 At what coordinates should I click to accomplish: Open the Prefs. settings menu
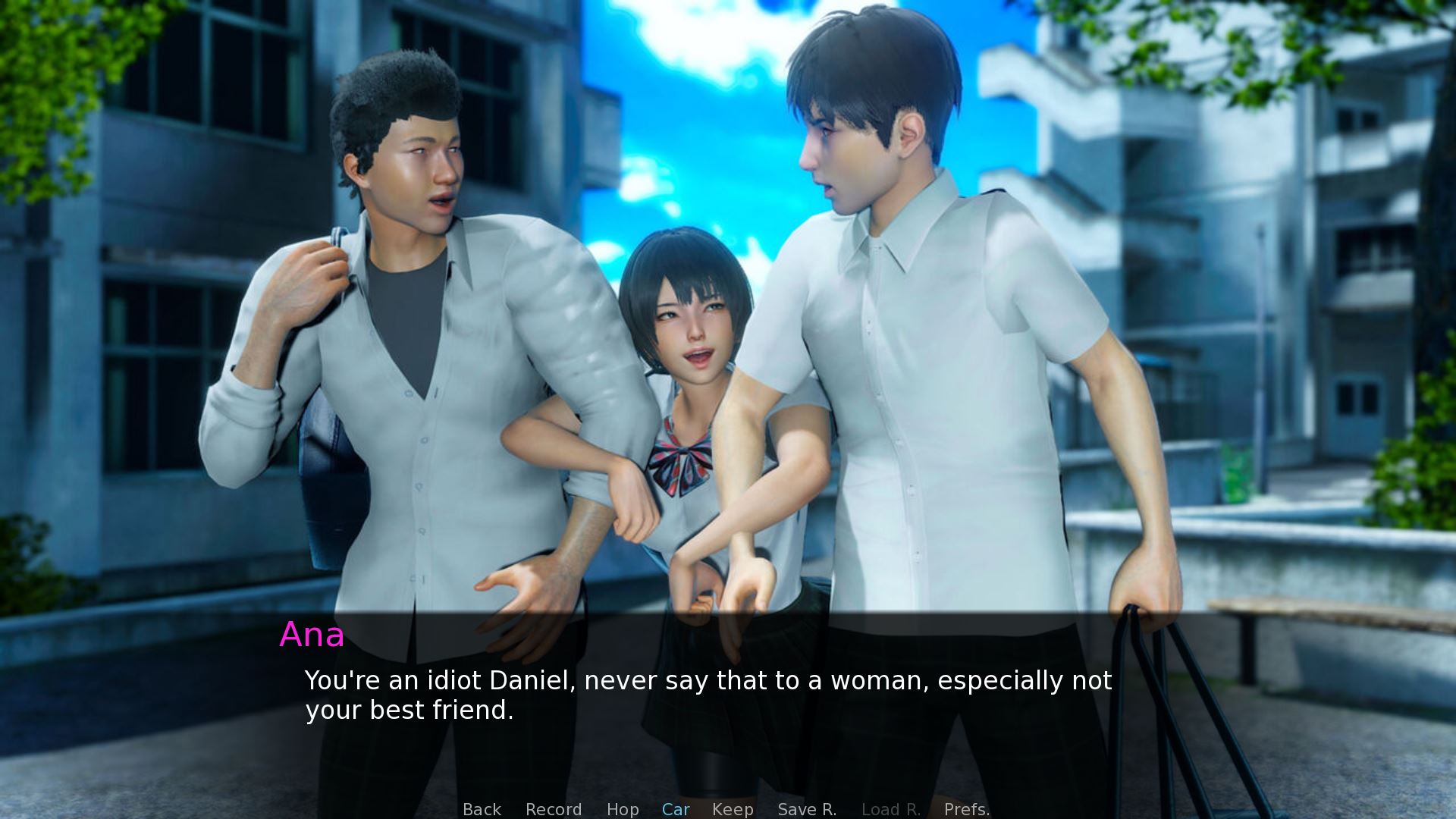tap(967, 809)
